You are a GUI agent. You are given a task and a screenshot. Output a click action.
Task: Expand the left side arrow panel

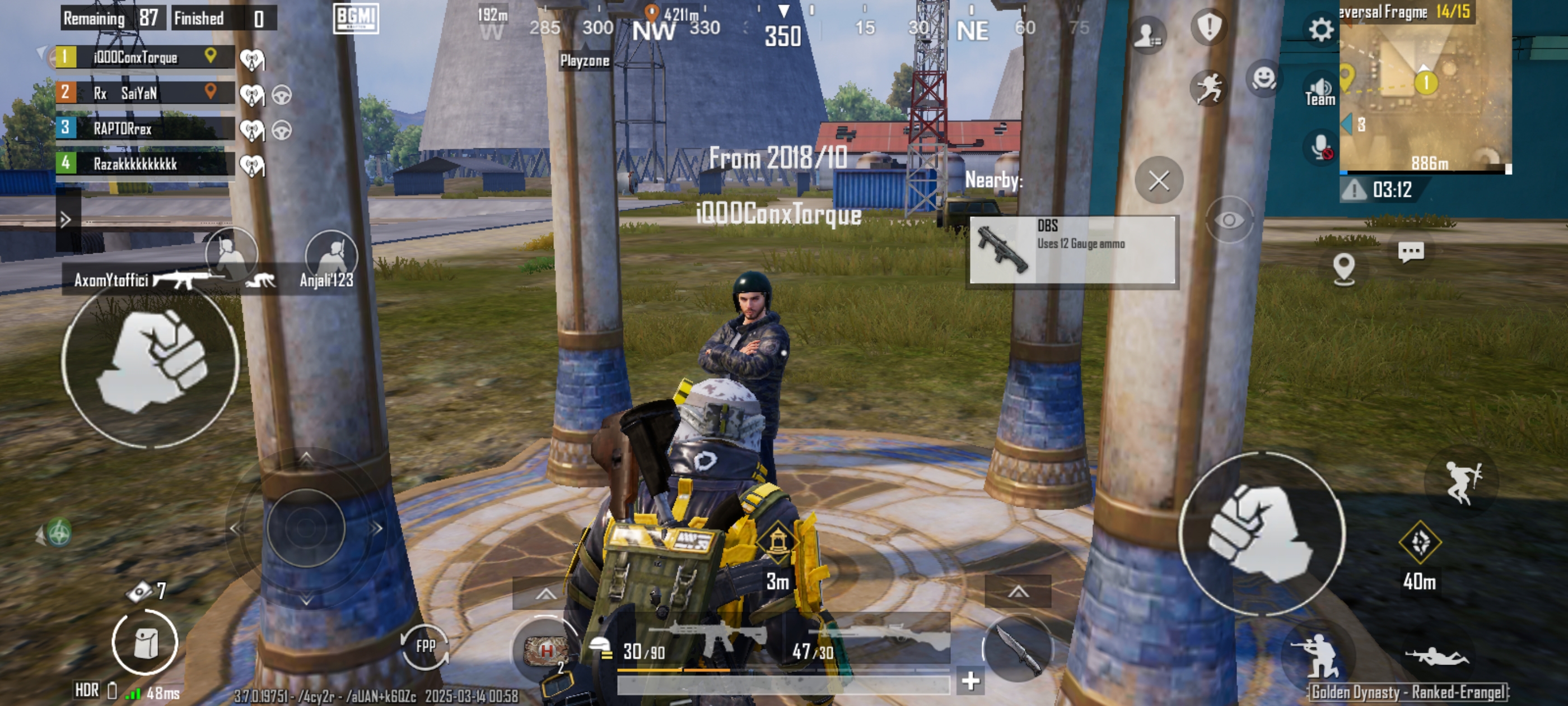pyautogui.click(x=66, y=219)
